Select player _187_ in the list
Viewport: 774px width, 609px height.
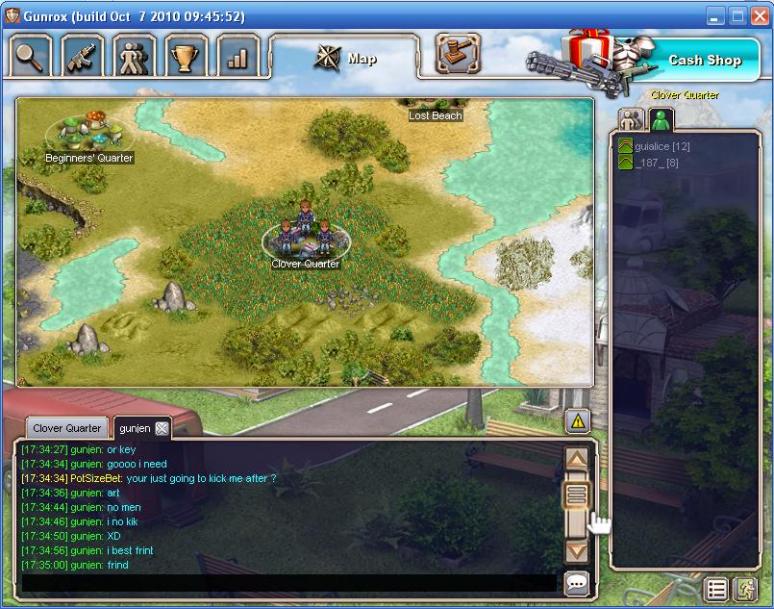pyautogui.click(x=657, y=162)
